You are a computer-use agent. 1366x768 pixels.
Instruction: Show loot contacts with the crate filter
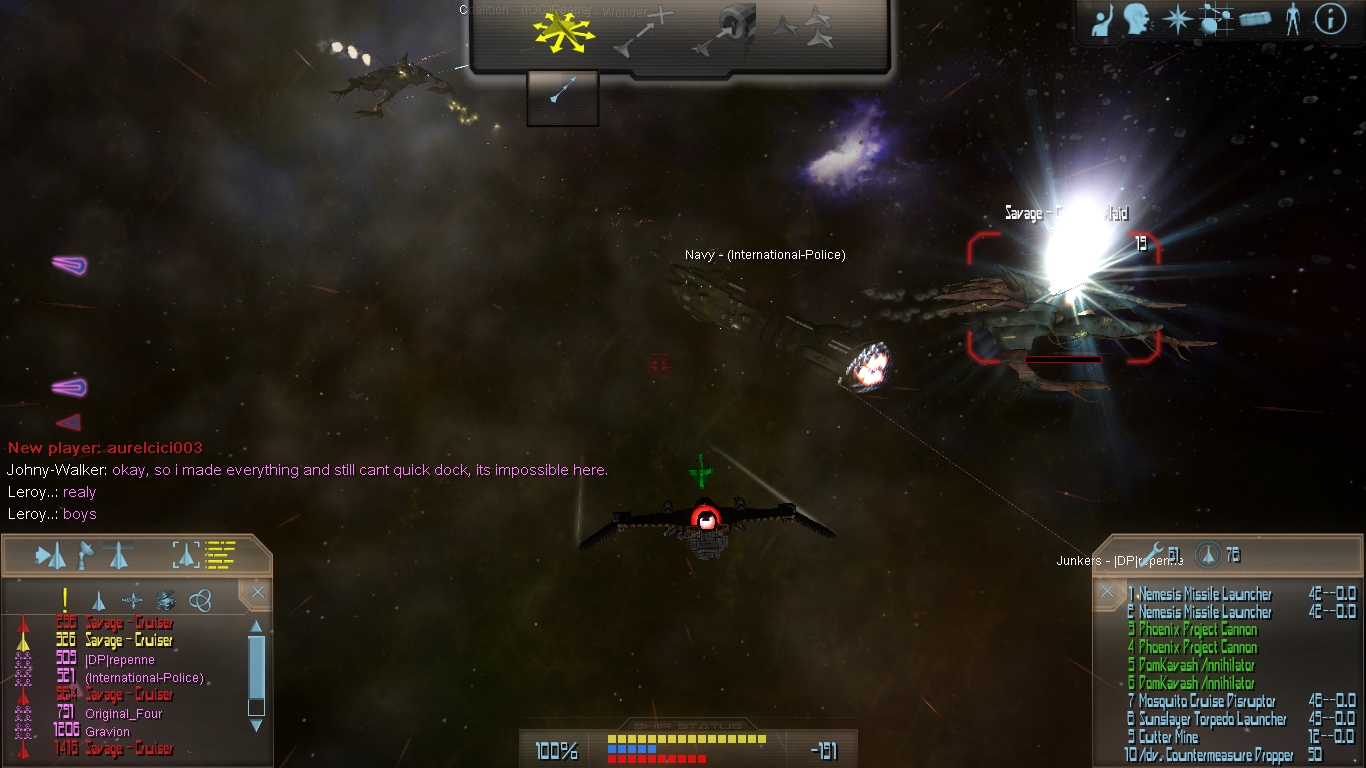166,600
